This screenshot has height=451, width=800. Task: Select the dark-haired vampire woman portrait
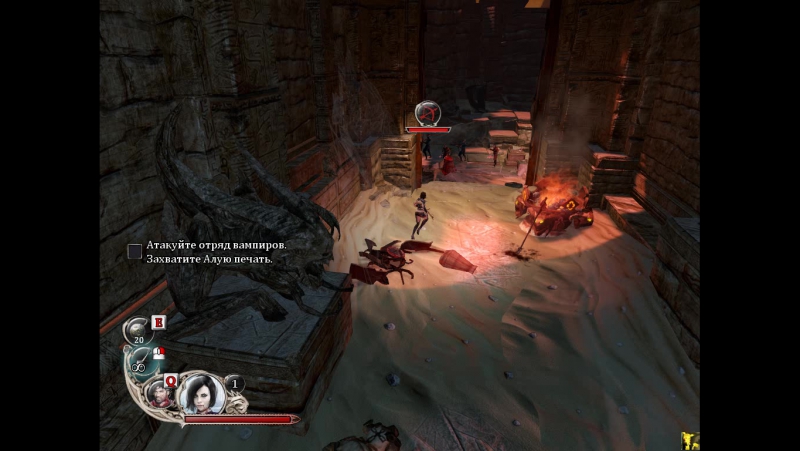tap(198, 391)
